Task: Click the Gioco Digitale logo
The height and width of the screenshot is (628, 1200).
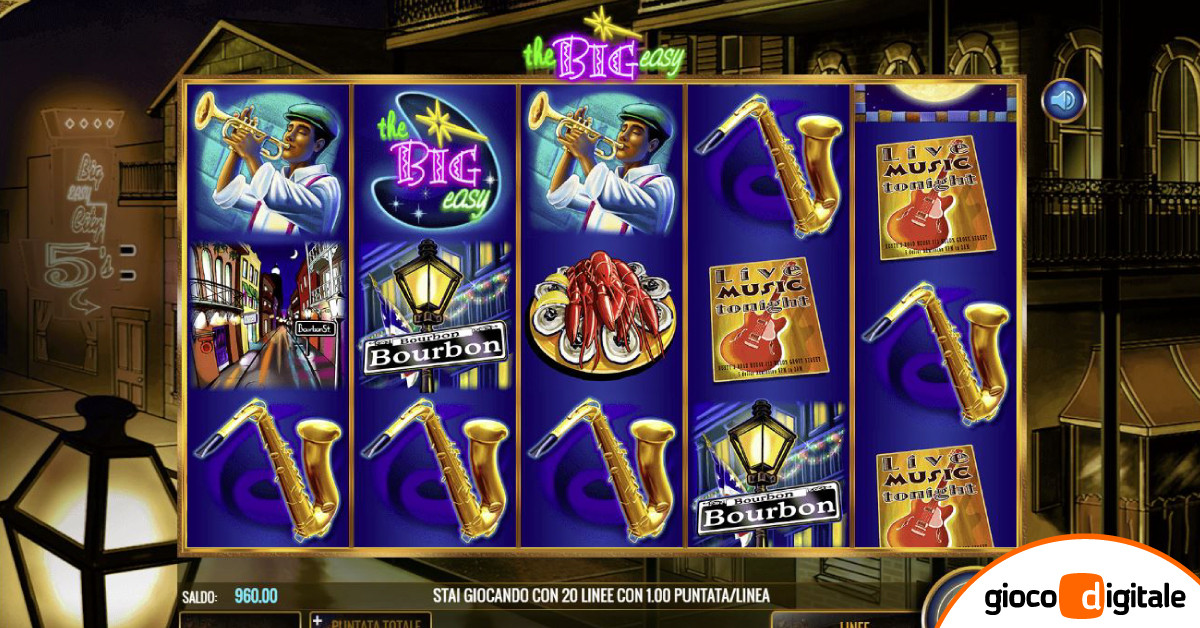Action: [x=1084, y=598]
